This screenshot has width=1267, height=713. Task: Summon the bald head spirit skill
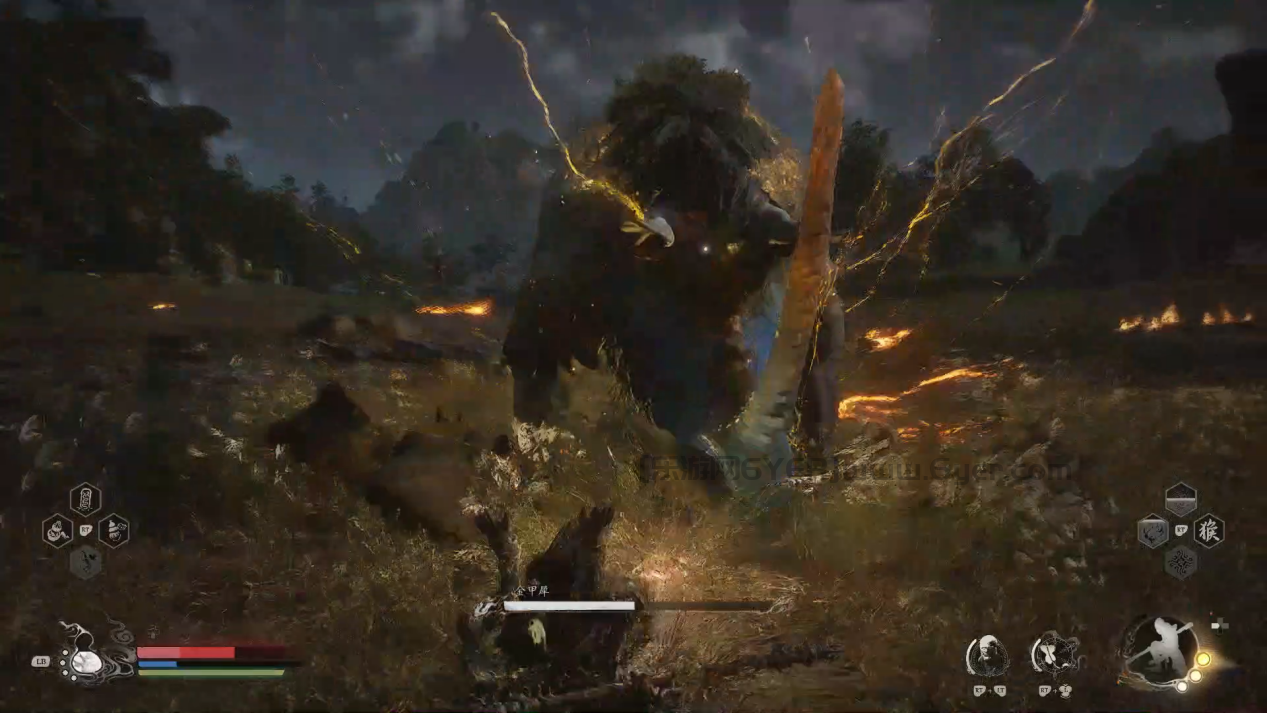point(987,656)
